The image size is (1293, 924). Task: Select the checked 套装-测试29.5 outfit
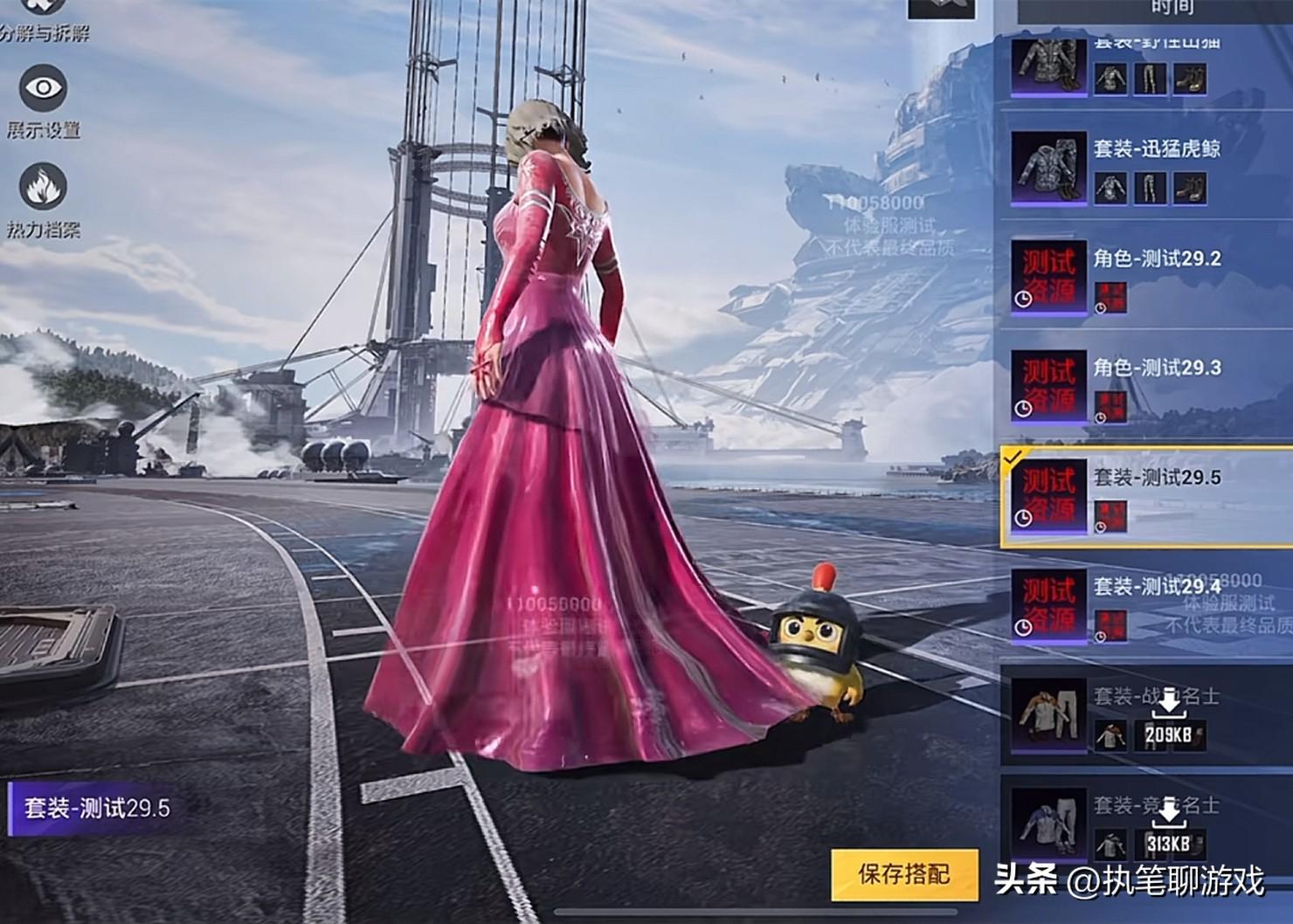click(x=1144, y=497)
